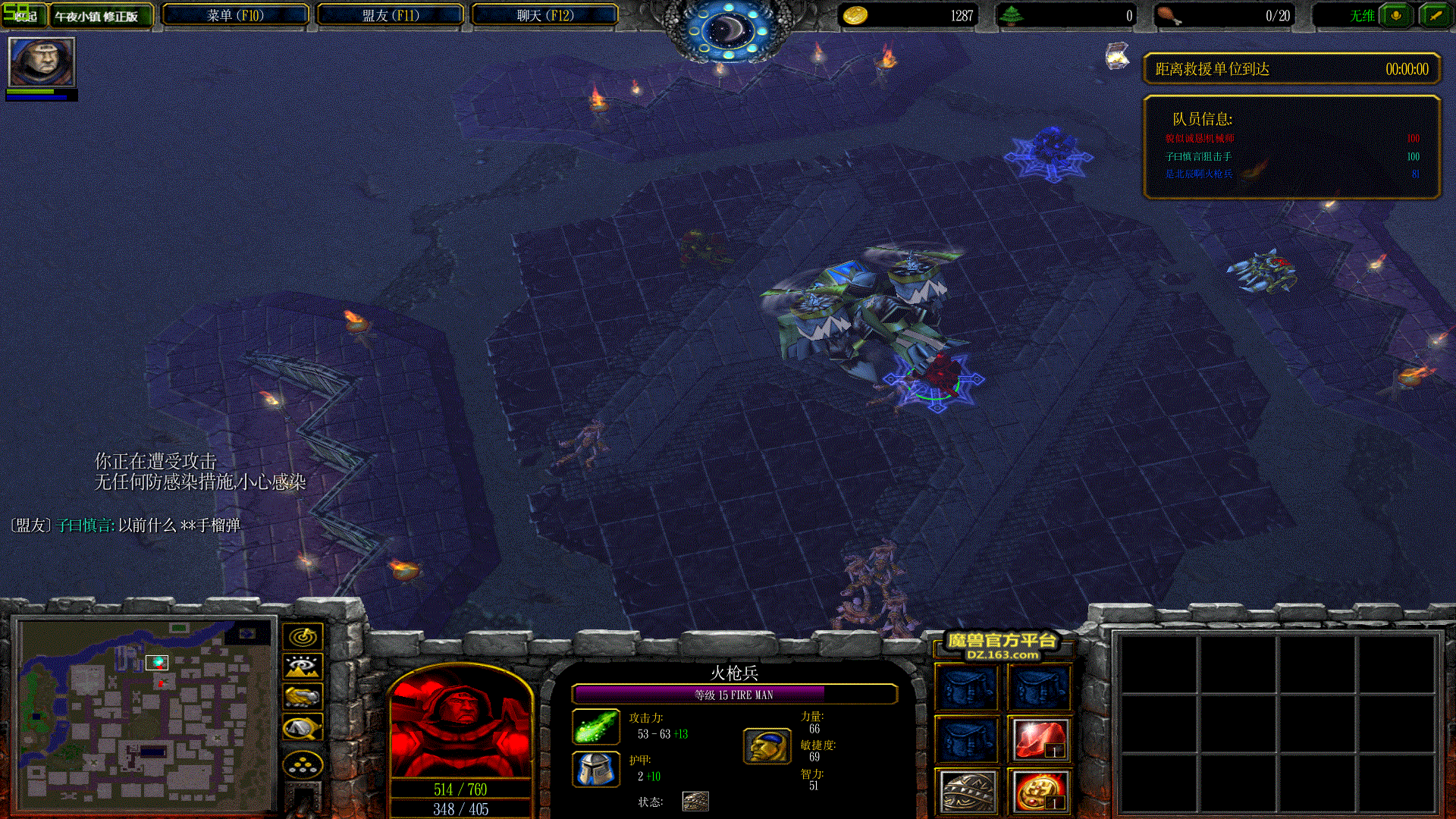Viewport: 1456px width, 819px height.
Task: Click the green sword button at top right
Action: (1434, 15)
